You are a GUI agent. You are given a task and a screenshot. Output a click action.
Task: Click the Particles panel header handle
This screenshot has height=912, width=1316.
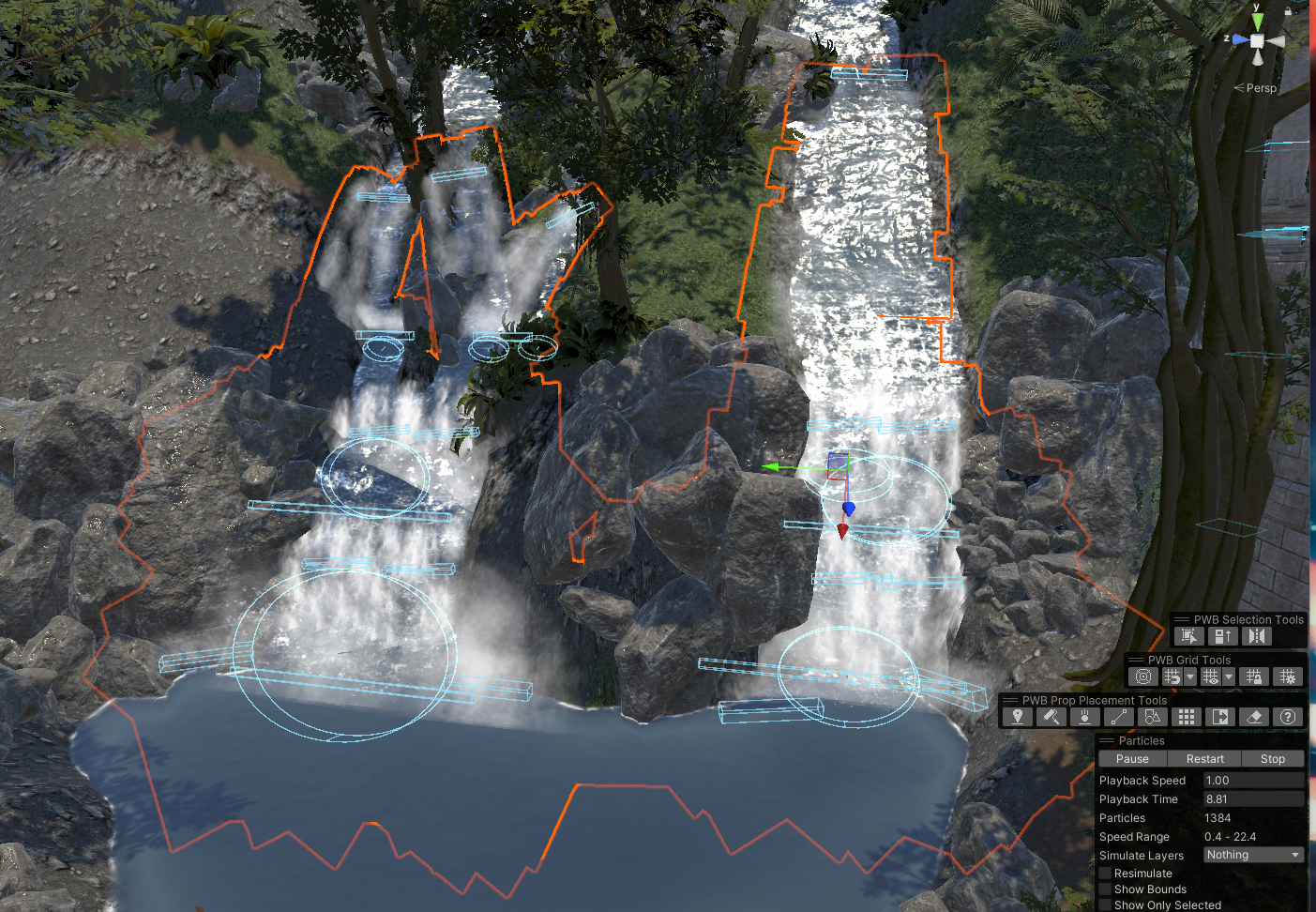(x=1108, y=740)
